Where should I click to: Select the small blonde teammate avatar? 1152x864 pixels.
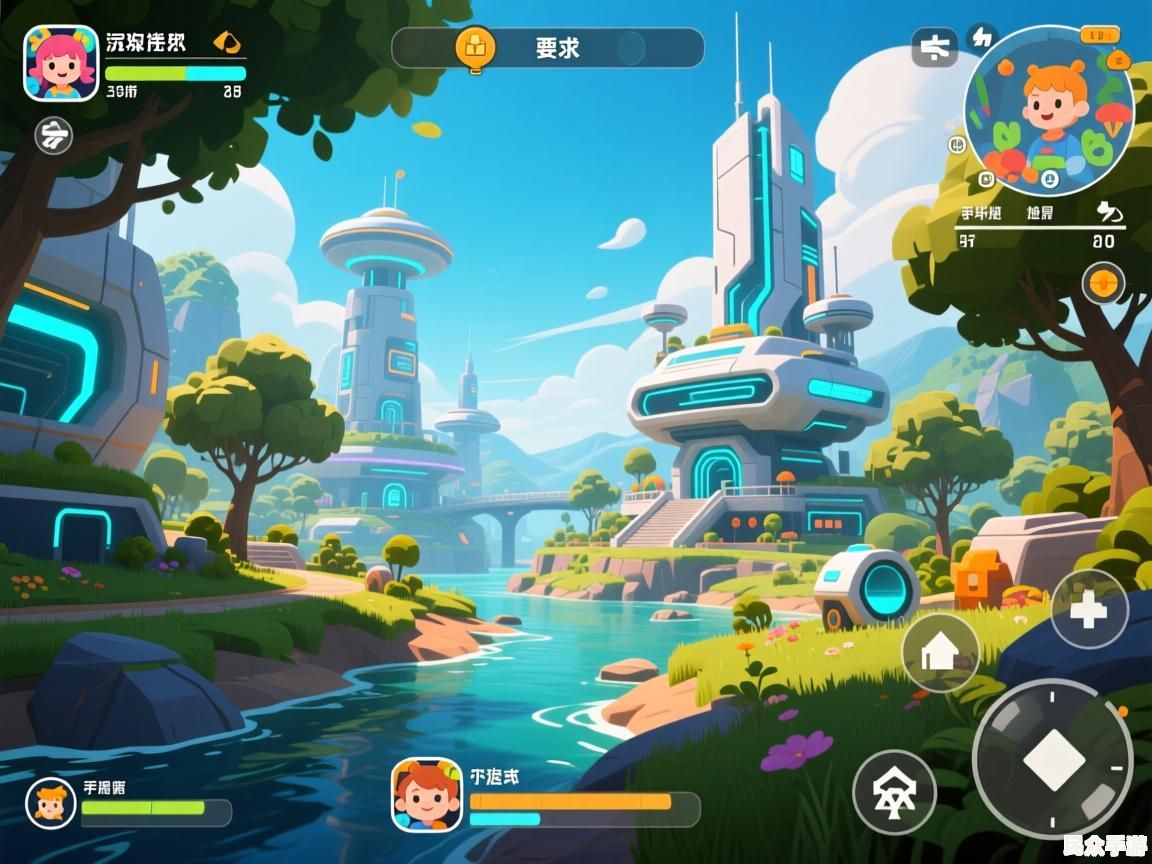click(x=51, y=804)
